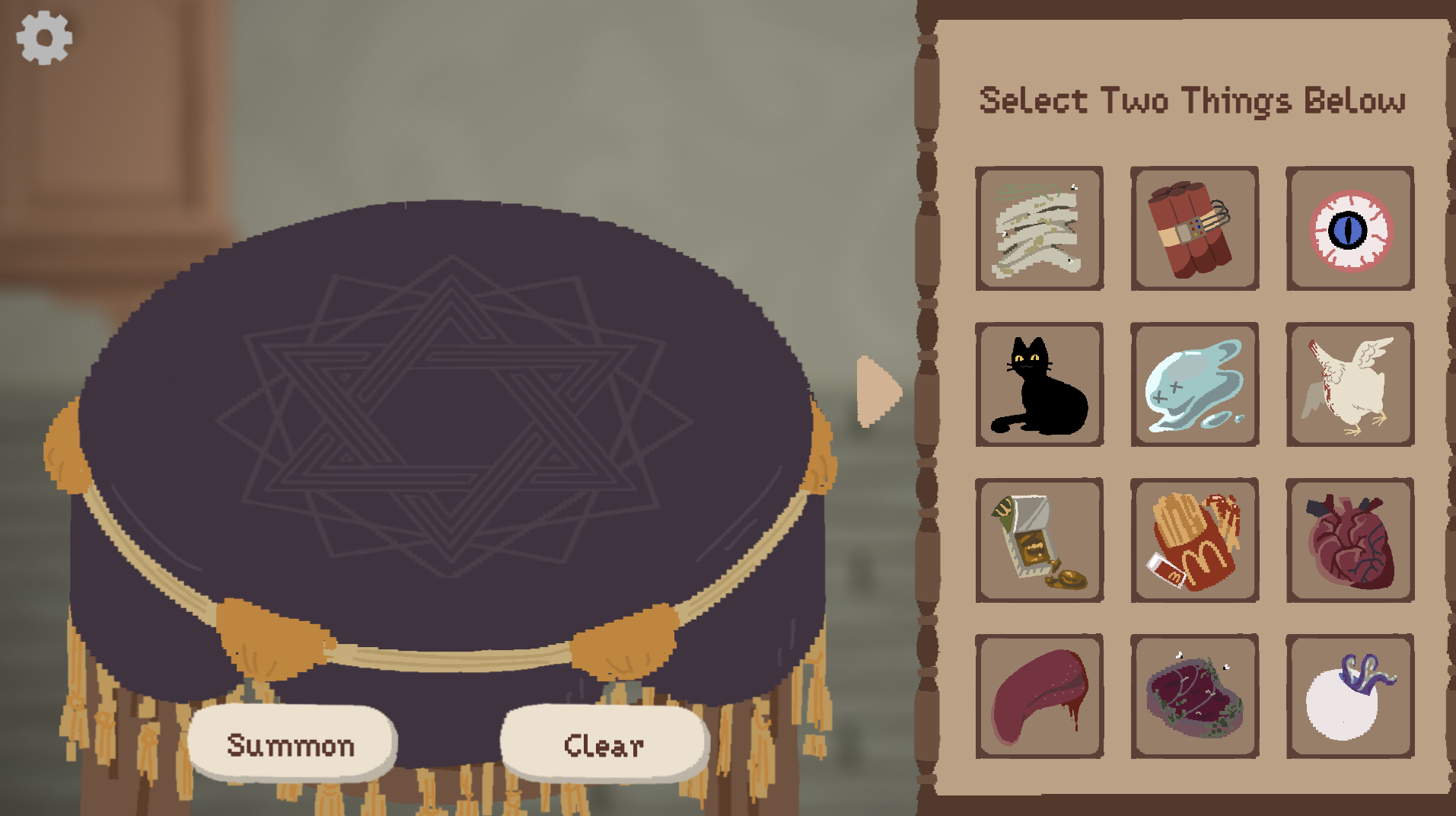Screen dimensions: 1456x816
Task: Pick the opened sardine tin
Action: [1039, 540]
